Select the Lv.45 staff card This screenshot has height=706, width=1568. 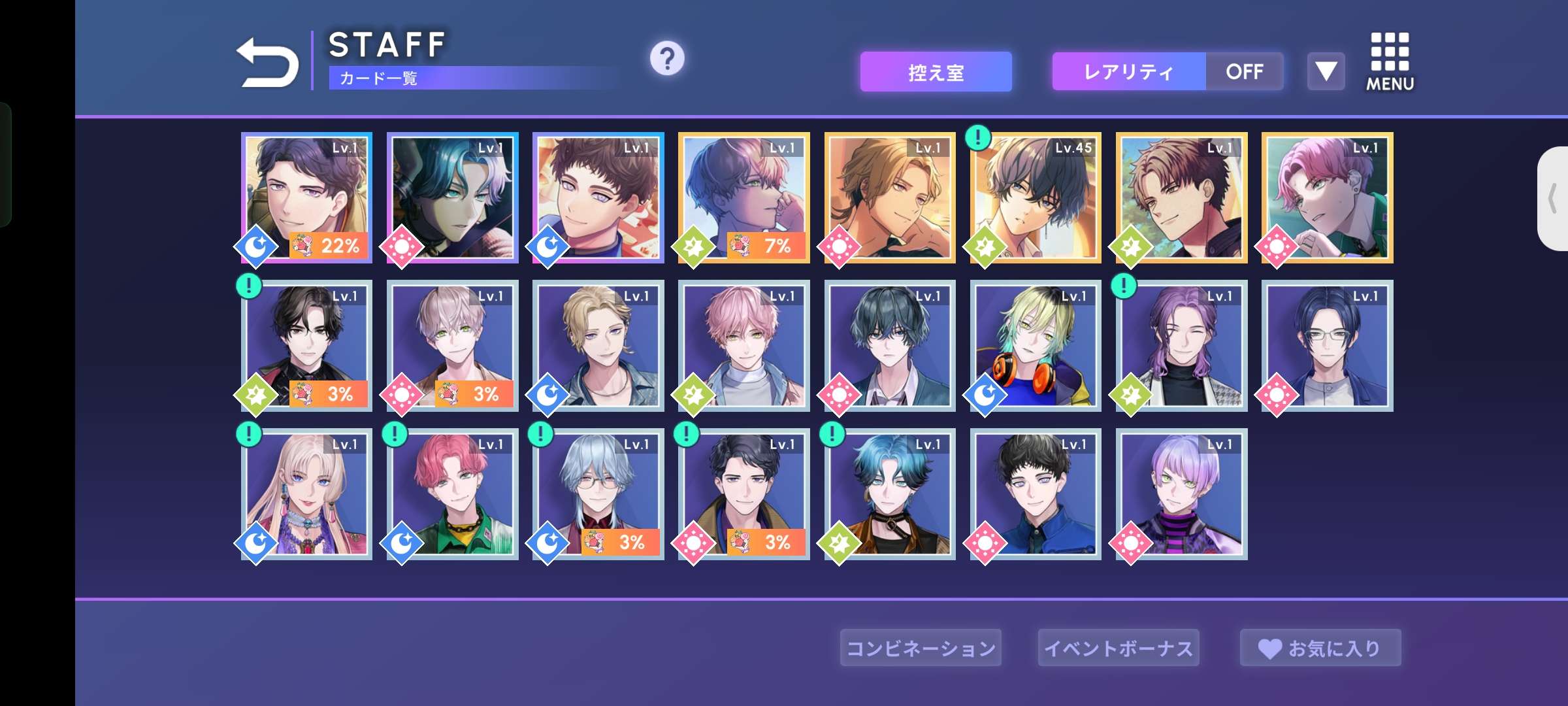(x=1036, y=197)
